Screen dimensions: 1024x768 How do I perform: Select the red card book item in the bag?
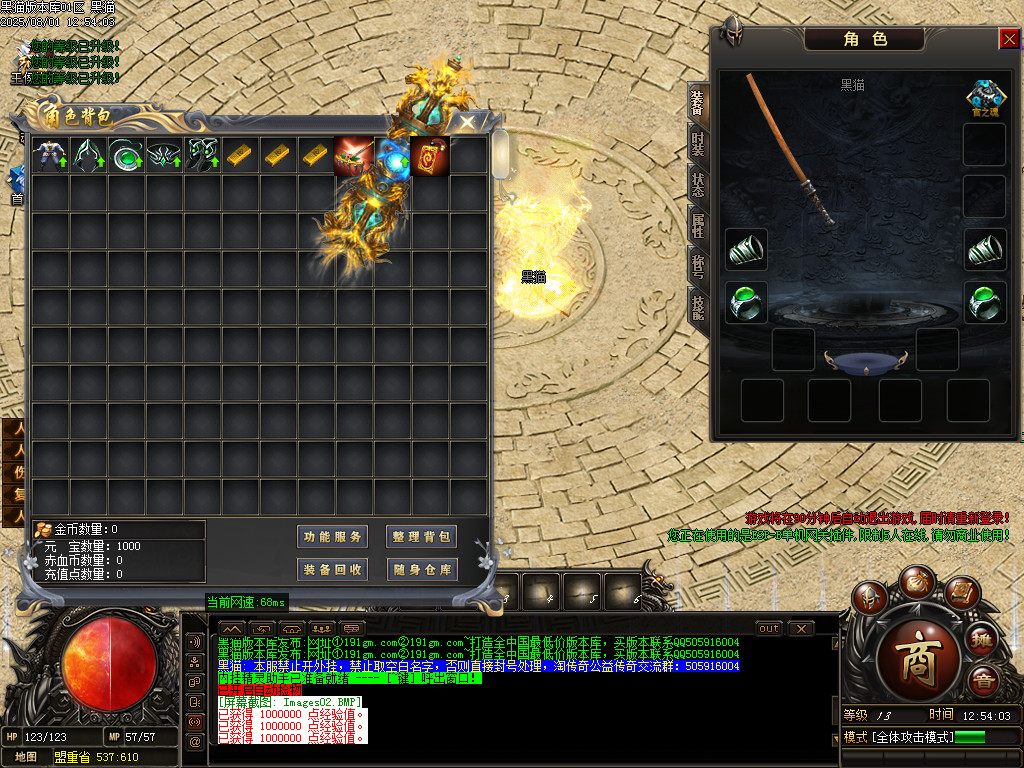pyautogui.click(x=430, y=155)
